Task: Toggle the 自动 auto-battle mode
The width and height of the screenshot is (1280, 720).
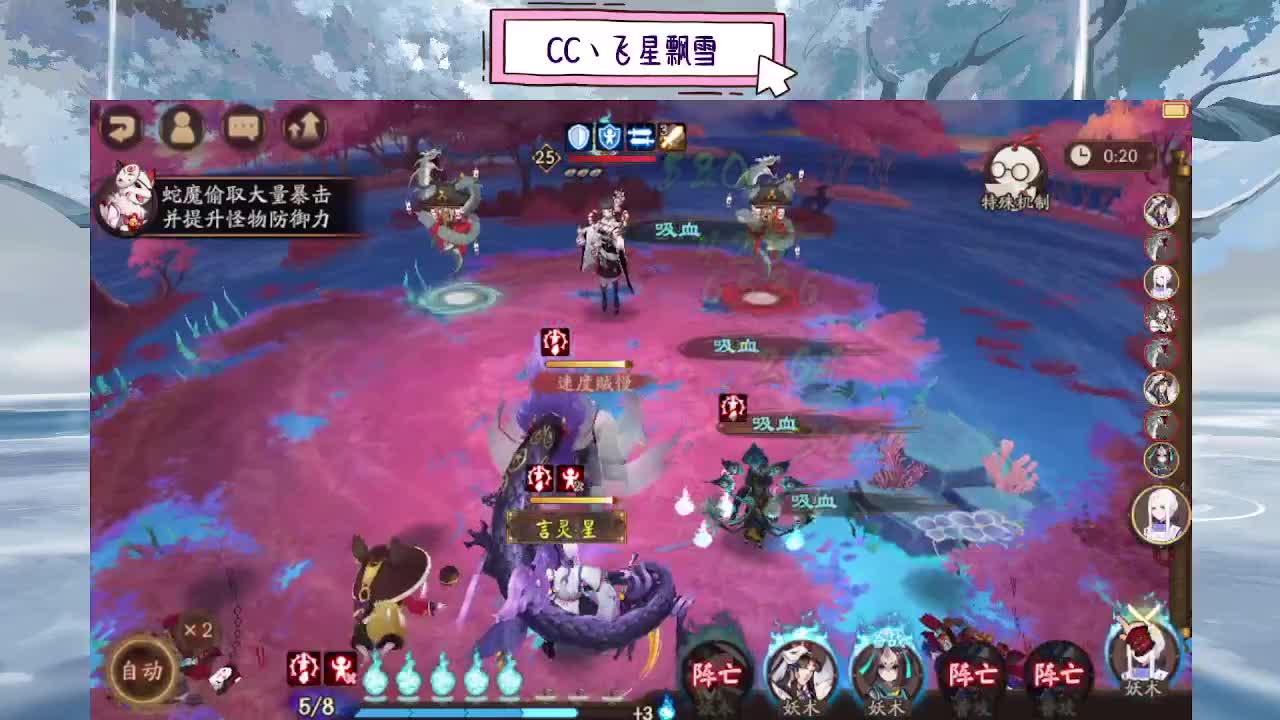Action: 142,672
